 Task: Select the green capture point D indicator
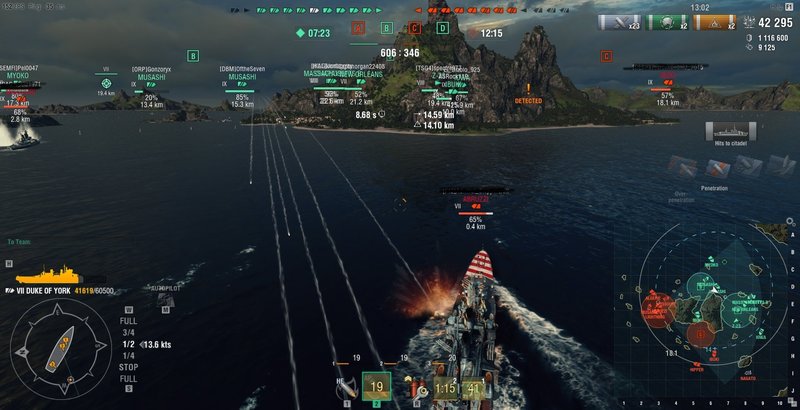click(443, 28)
